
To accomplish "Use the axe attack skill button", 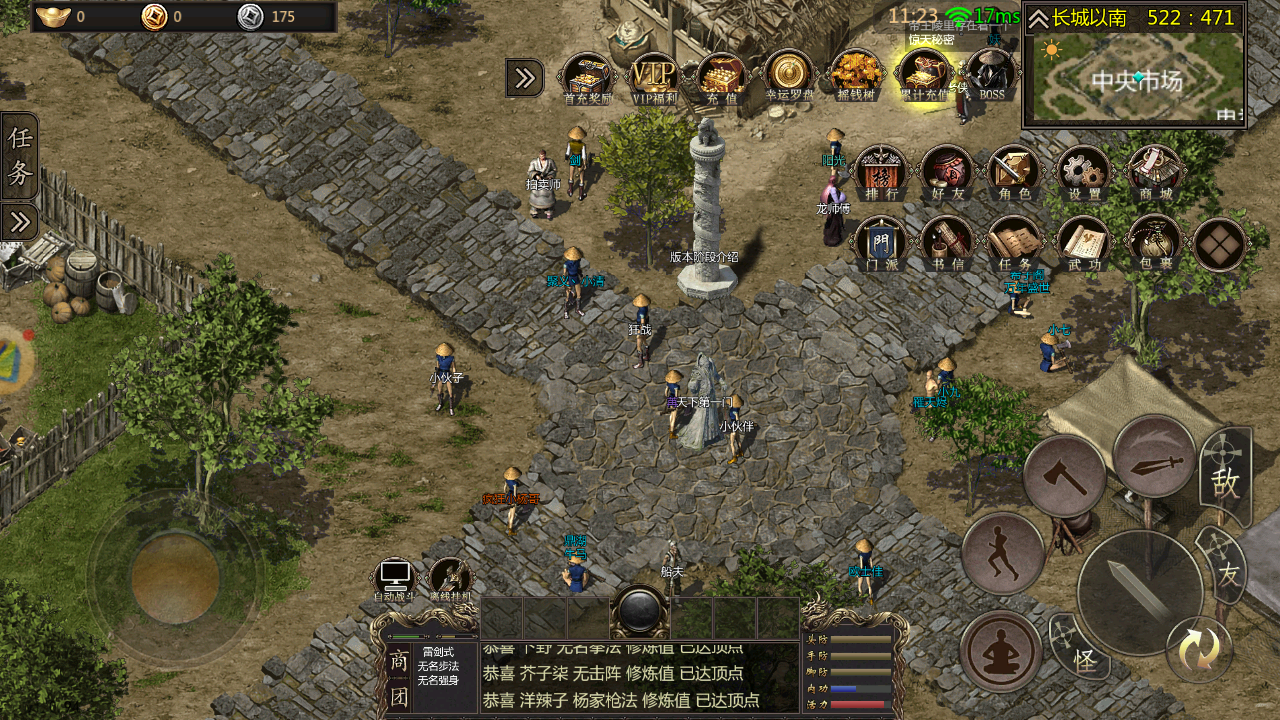I will click(1064, 476).
